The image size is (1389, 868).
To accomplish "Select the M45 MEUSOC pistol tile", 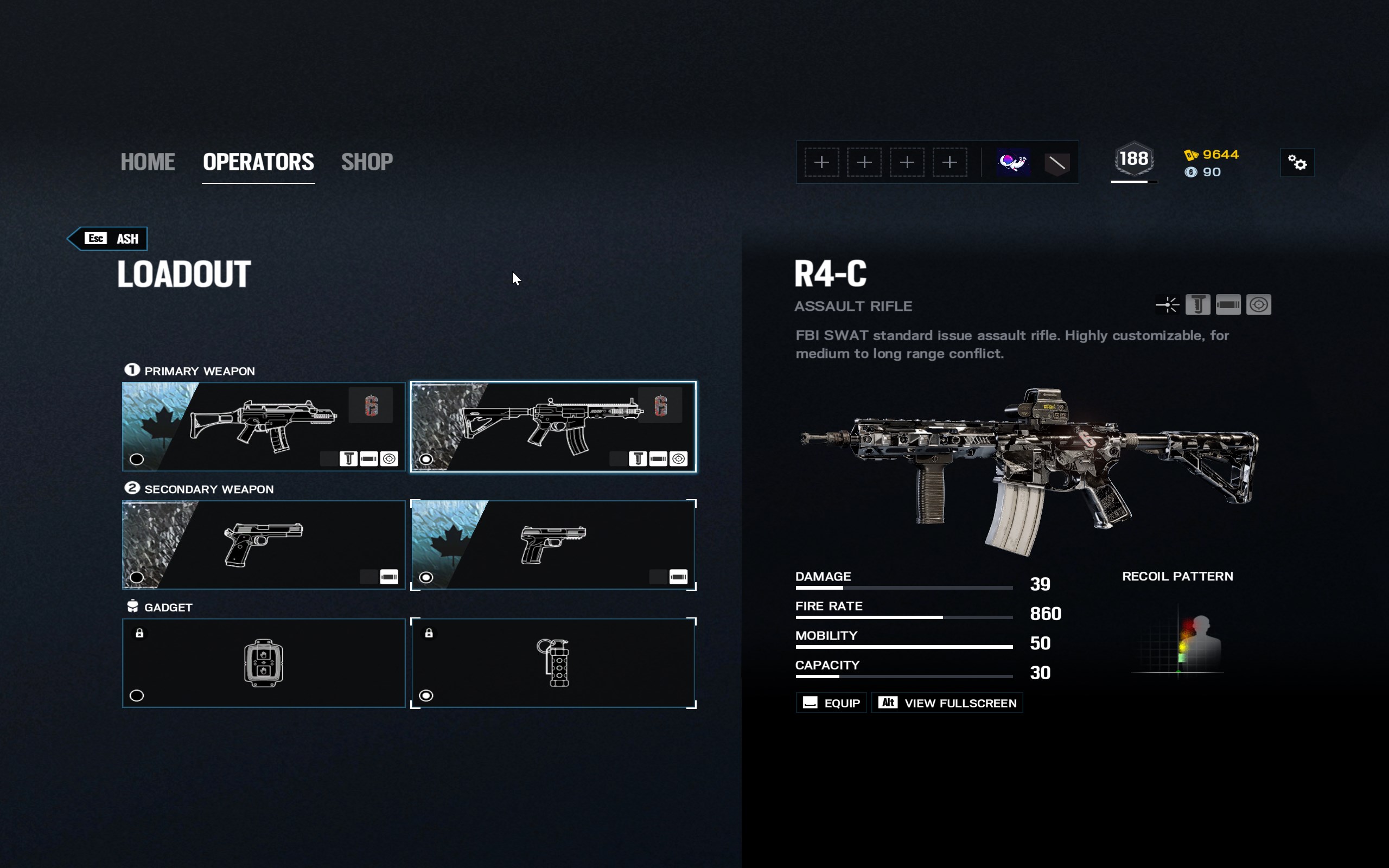I will point(264,545).
